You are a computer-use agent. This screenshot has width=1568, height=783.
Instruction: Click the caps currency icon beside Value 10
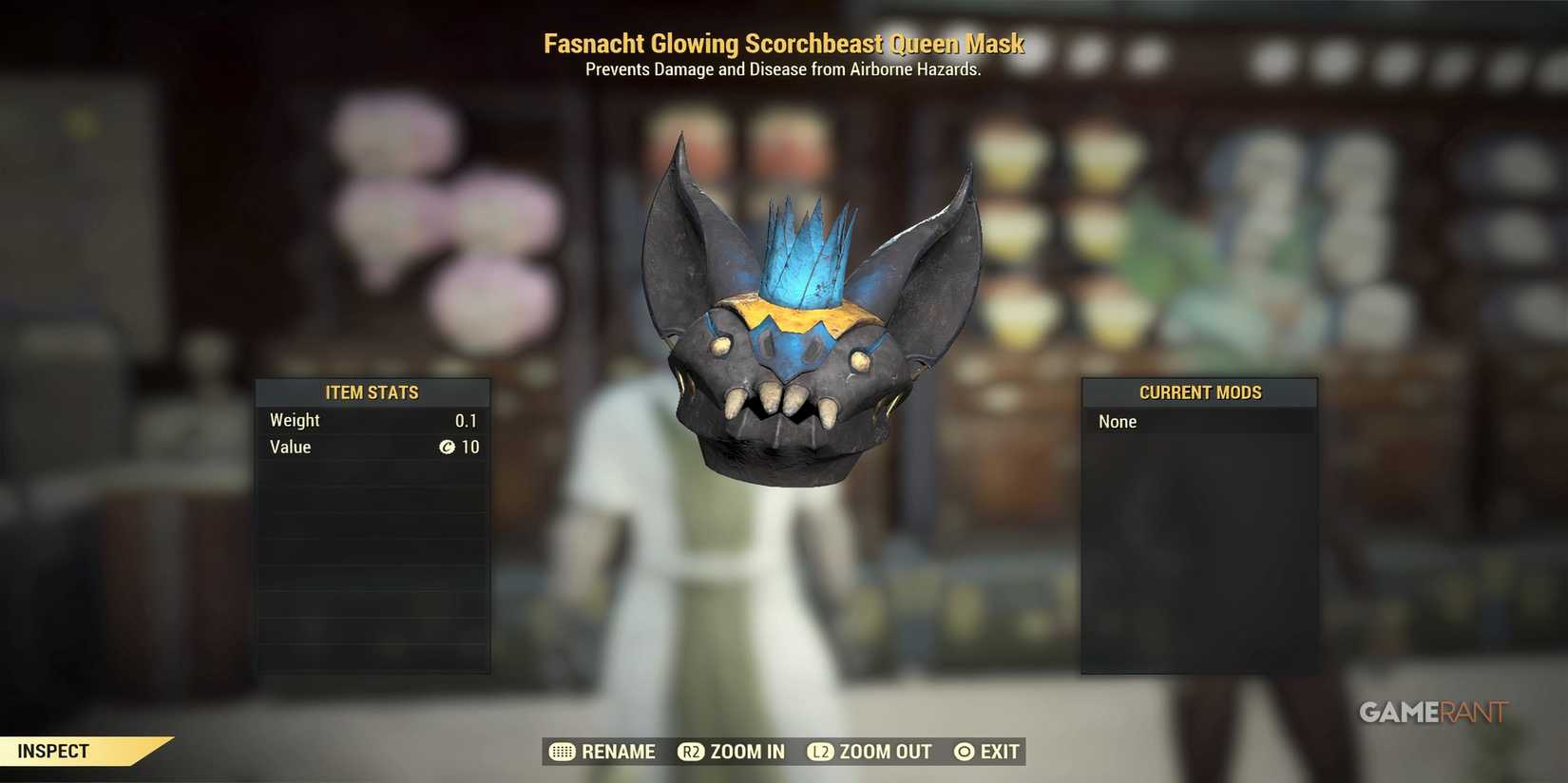click(x=448, y=447)
